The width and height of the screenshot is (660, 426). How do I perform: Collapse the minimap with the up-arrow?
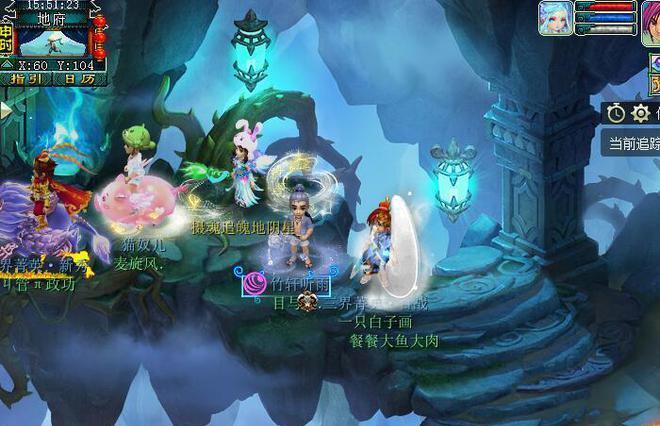pyautogui.click(x=8, y=63)
